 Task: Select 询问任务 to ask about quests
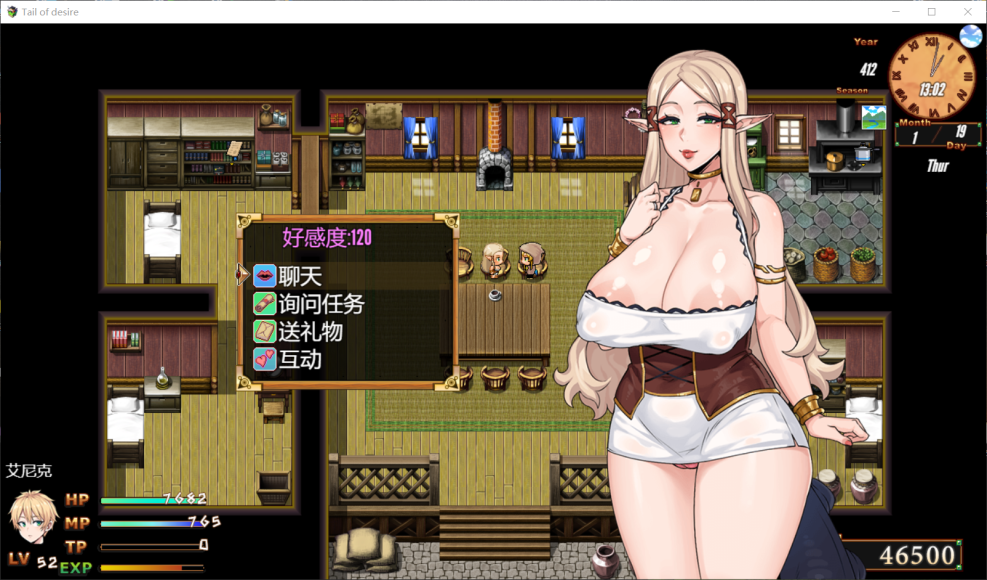[x=320, y=304]
